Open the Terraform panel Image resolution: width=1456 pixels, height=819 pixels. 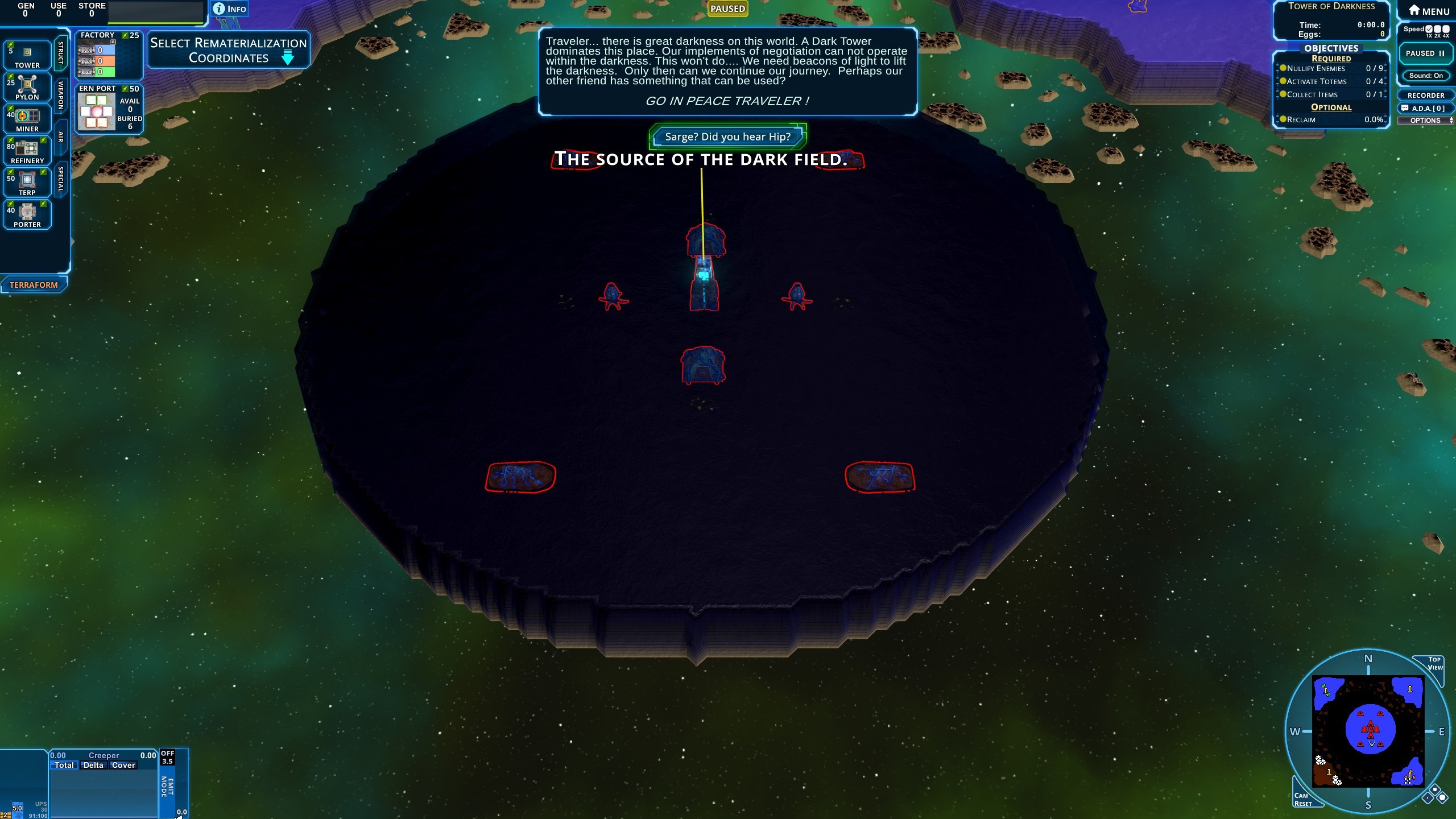(x=34, y=285)
